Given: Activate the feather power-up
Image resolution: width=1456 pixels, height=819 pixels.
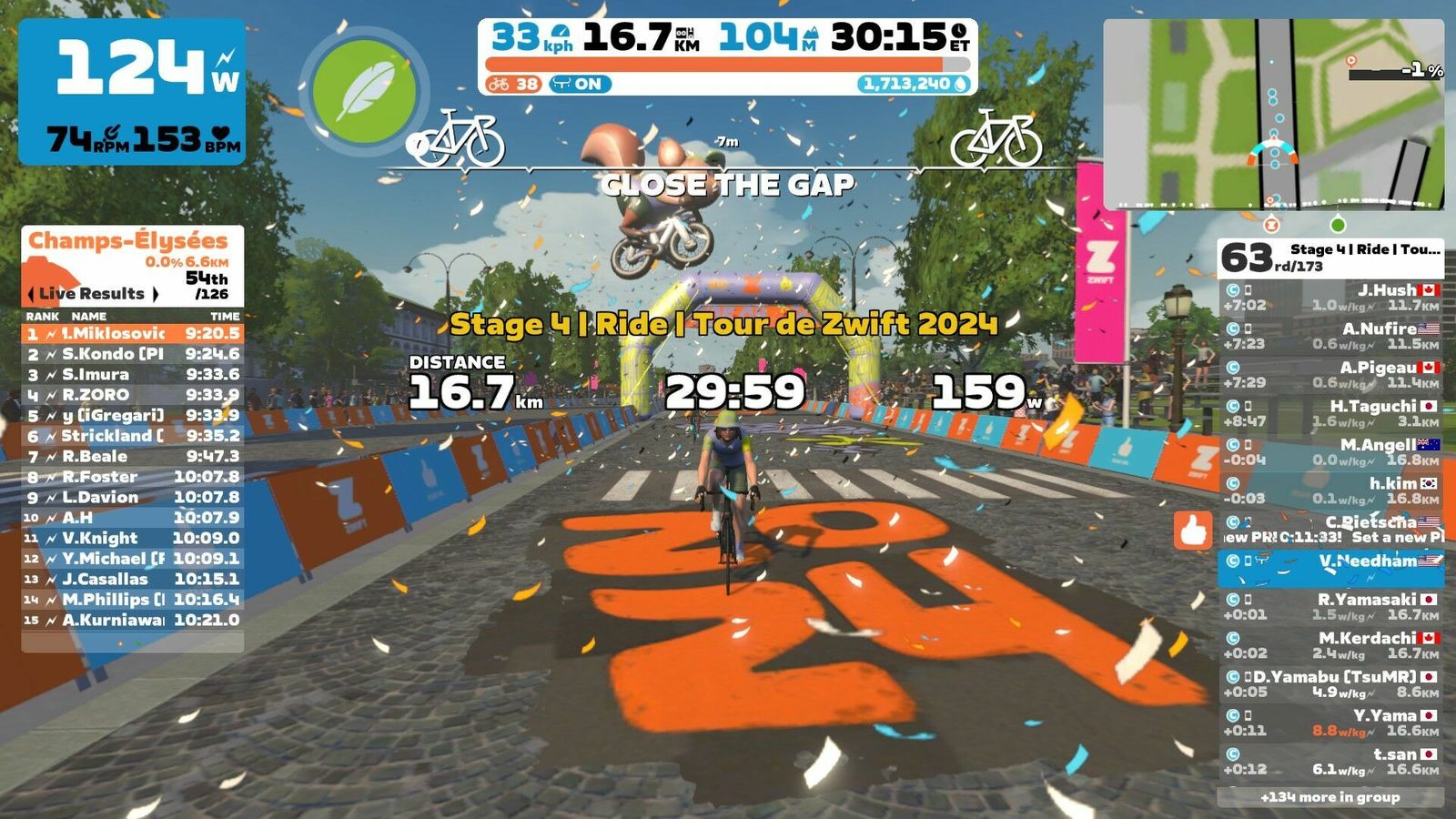Looking at the screenshot, I should click(364, 91).
